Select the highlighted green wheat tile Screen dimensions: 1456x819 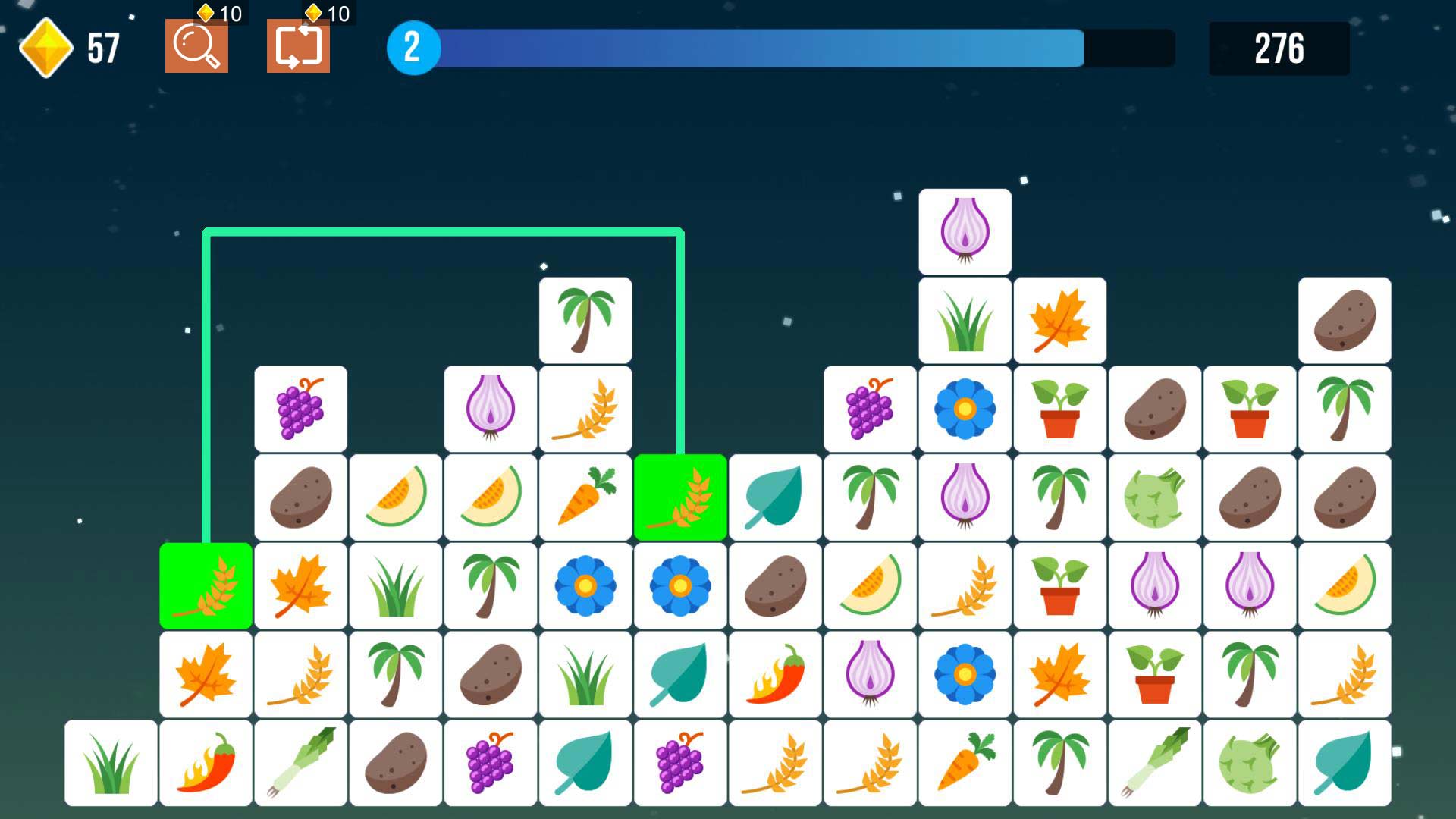click(205, 585)
